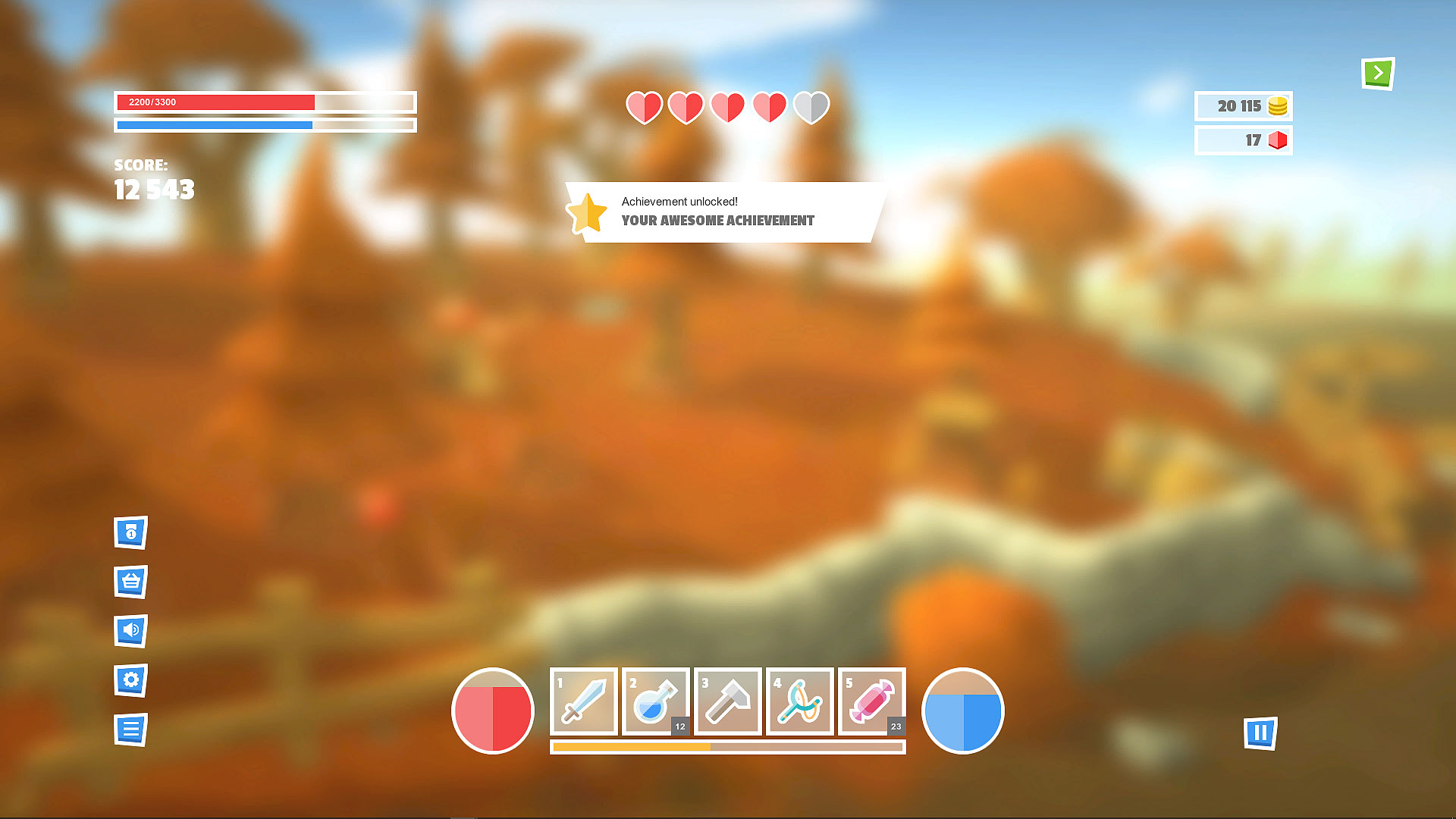Equip the slingshot in slot 4
Screen dimensions: 1456x819
[x=799, y=701]
